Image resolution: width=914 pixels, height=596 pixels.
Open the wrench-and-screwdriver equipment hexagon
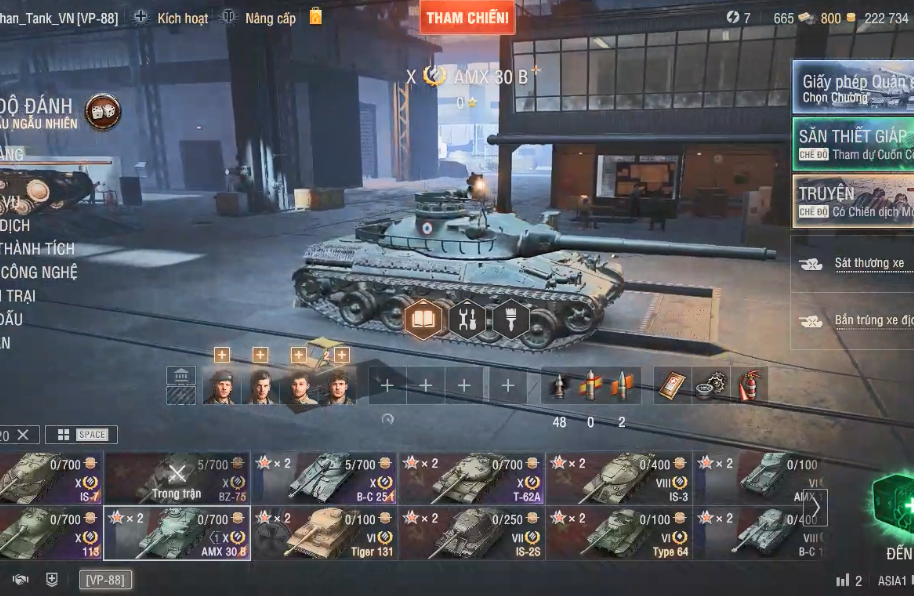(x=467, y=320)
